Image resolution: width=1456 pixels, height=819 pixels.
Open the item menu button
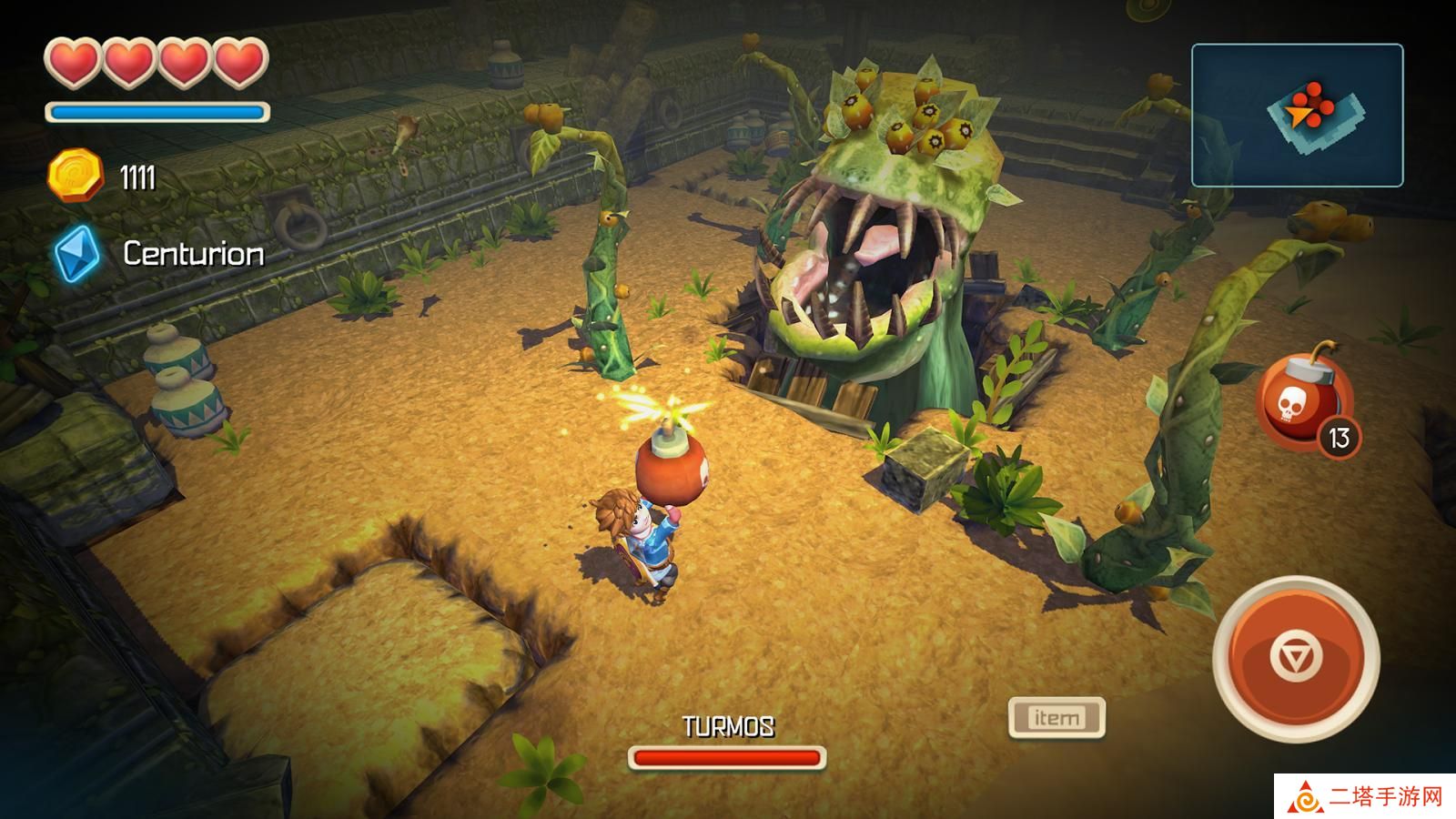point(1057,718)
